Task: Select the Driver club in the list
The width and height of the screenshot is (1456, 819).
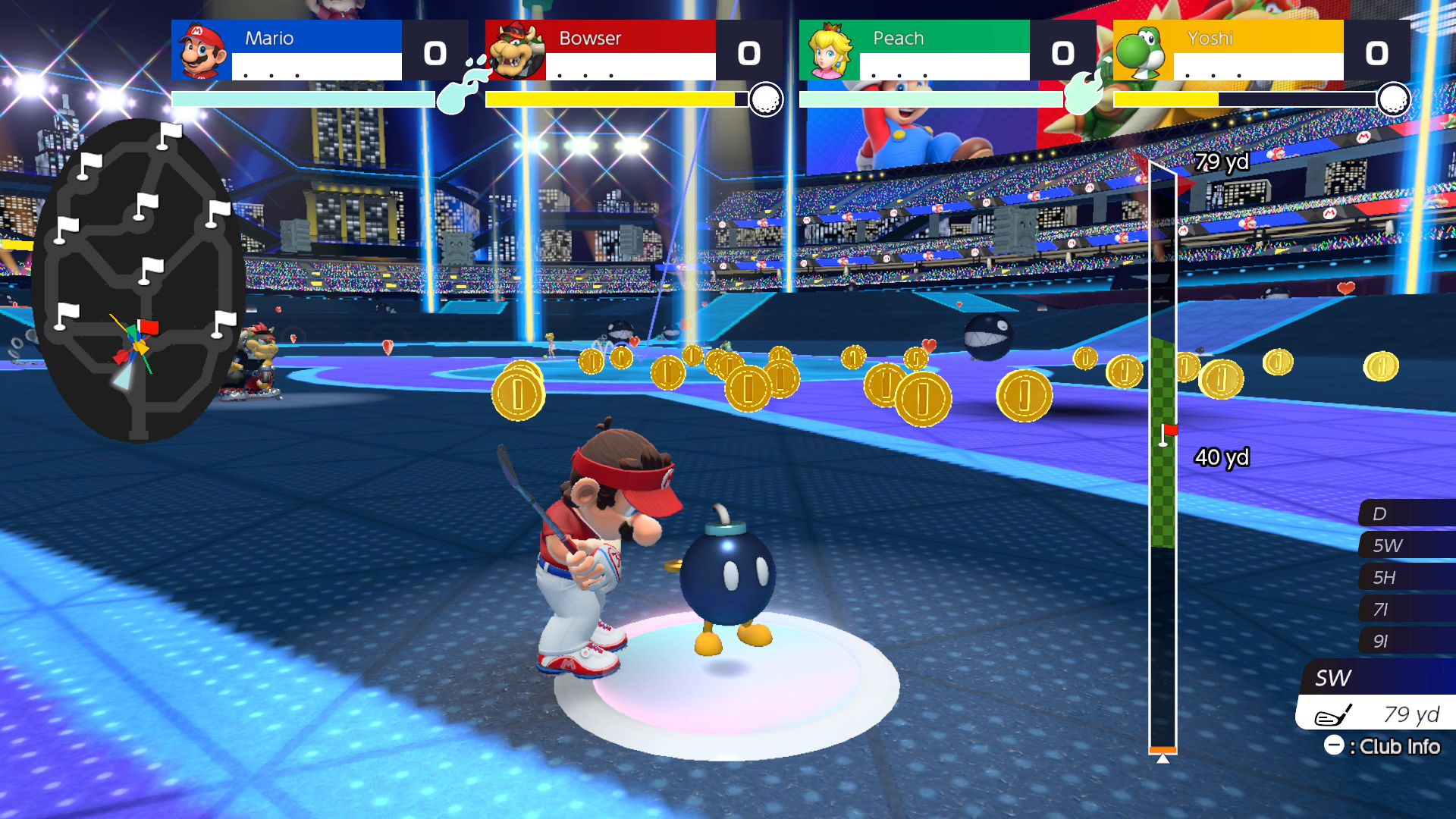Action: (x=1405, y=513)
